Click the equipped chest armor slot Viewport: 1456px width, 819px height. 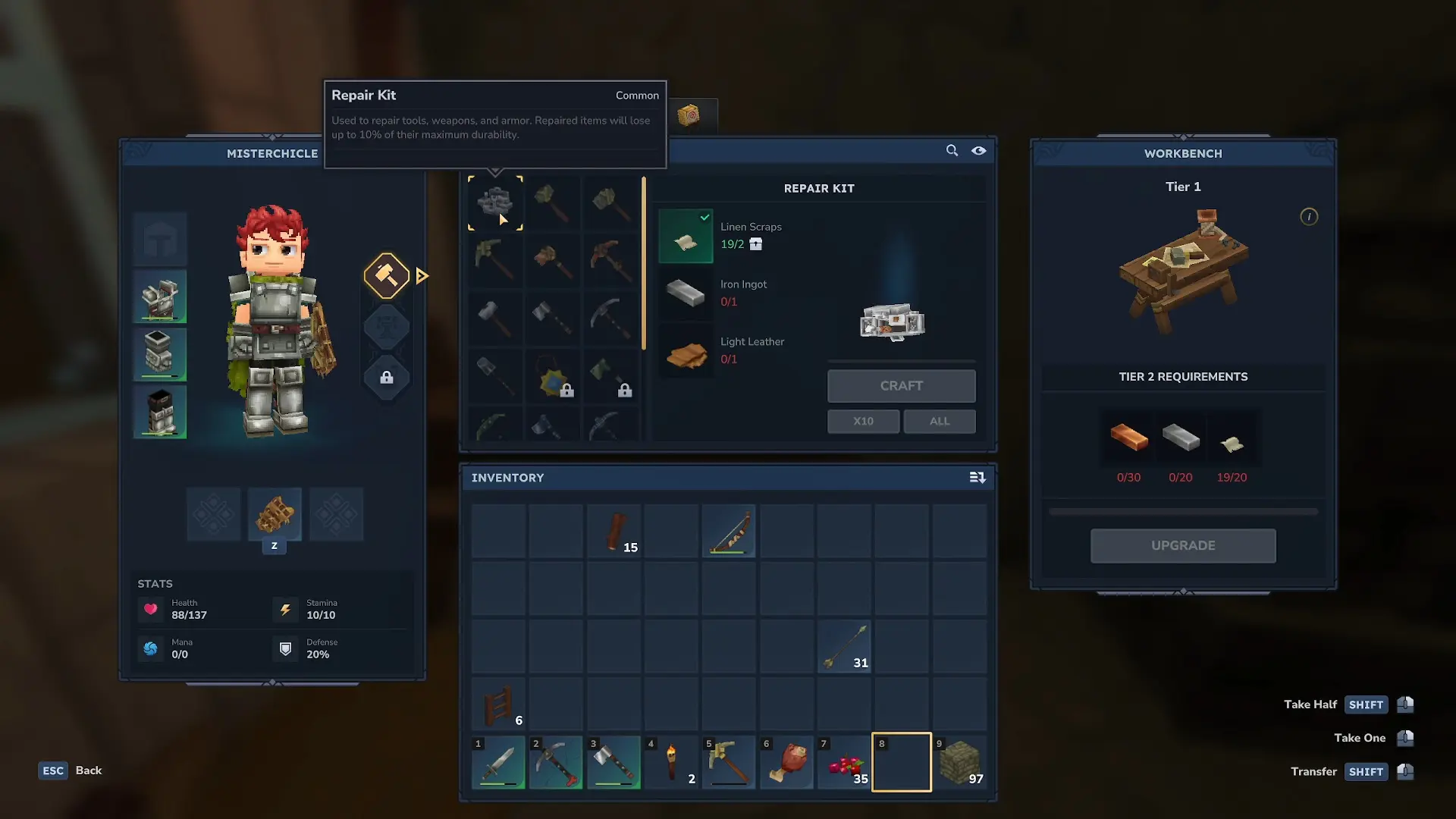click(160, 297)
